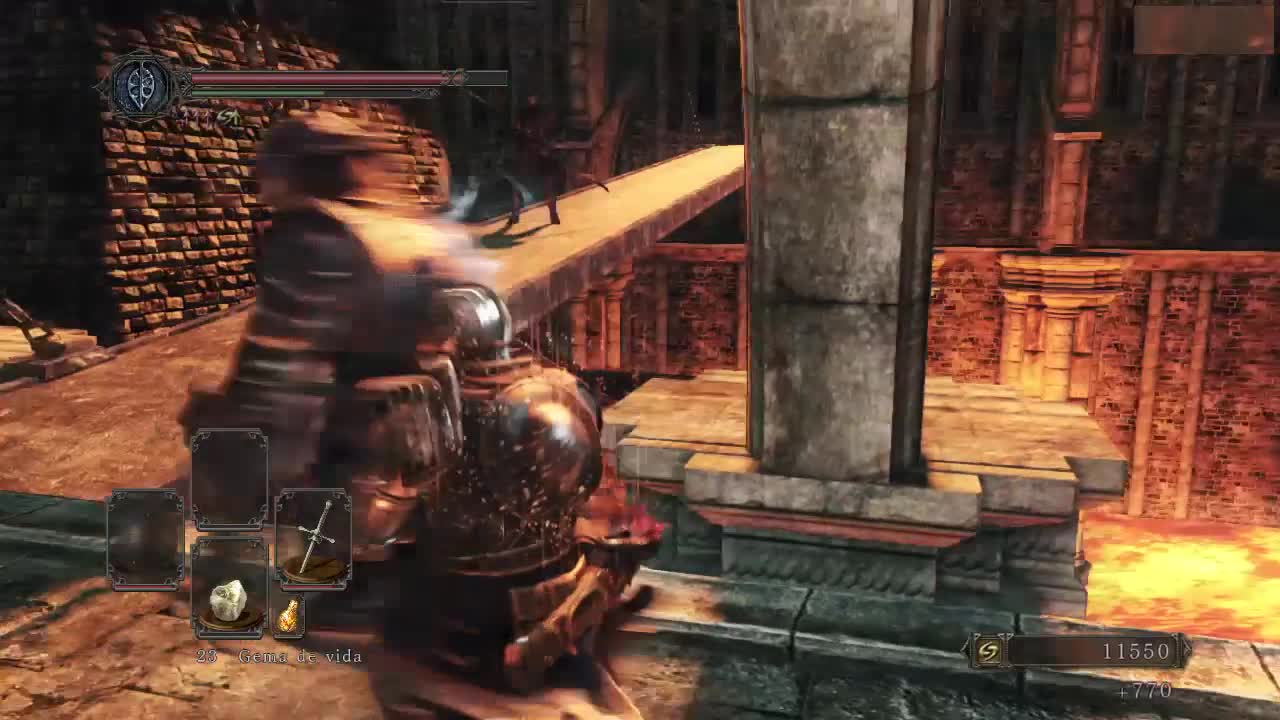Expand the ornate right edge cap of the health bar
This screenshot has height=720, width=1280.
click(x=453, y=78)
